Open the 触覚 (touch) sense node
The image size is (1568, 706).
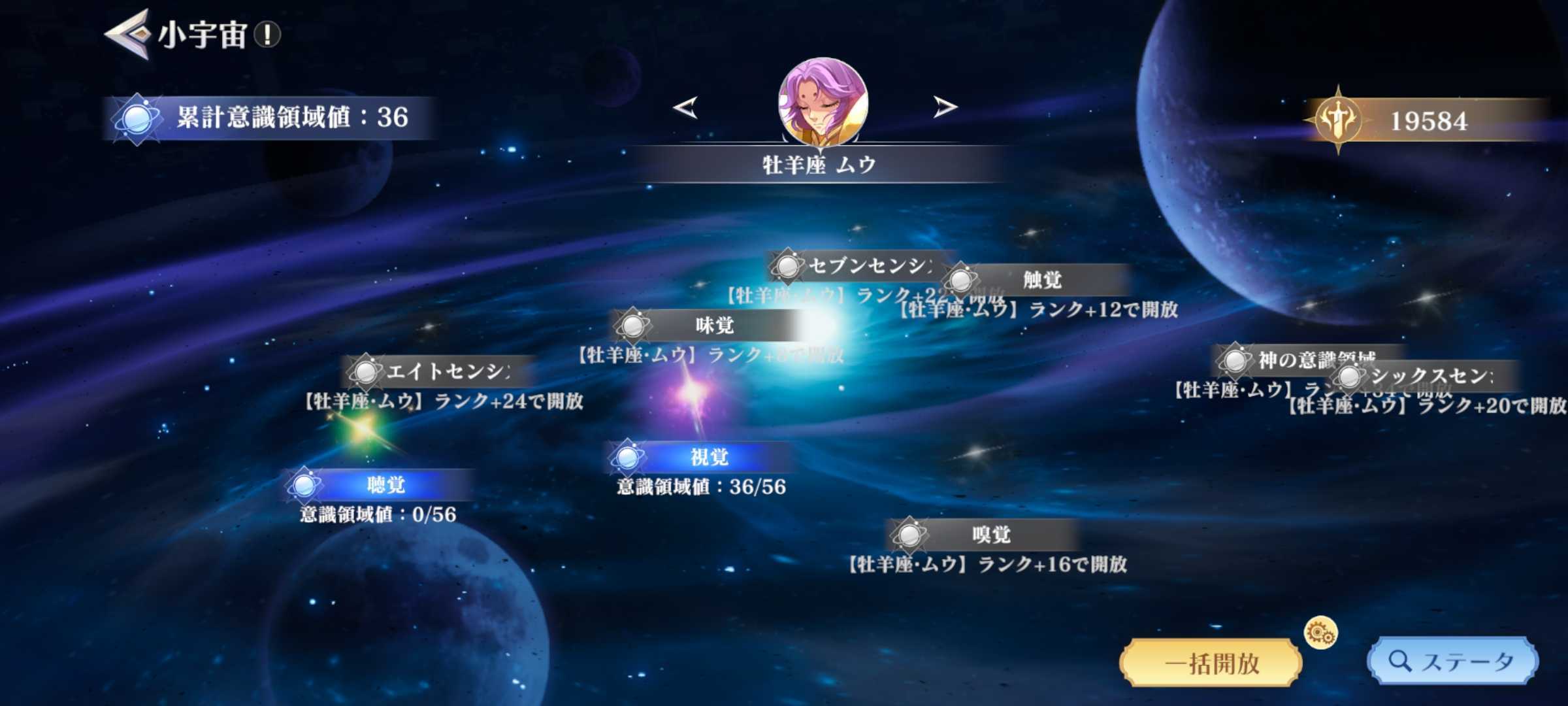click(960, 279)
